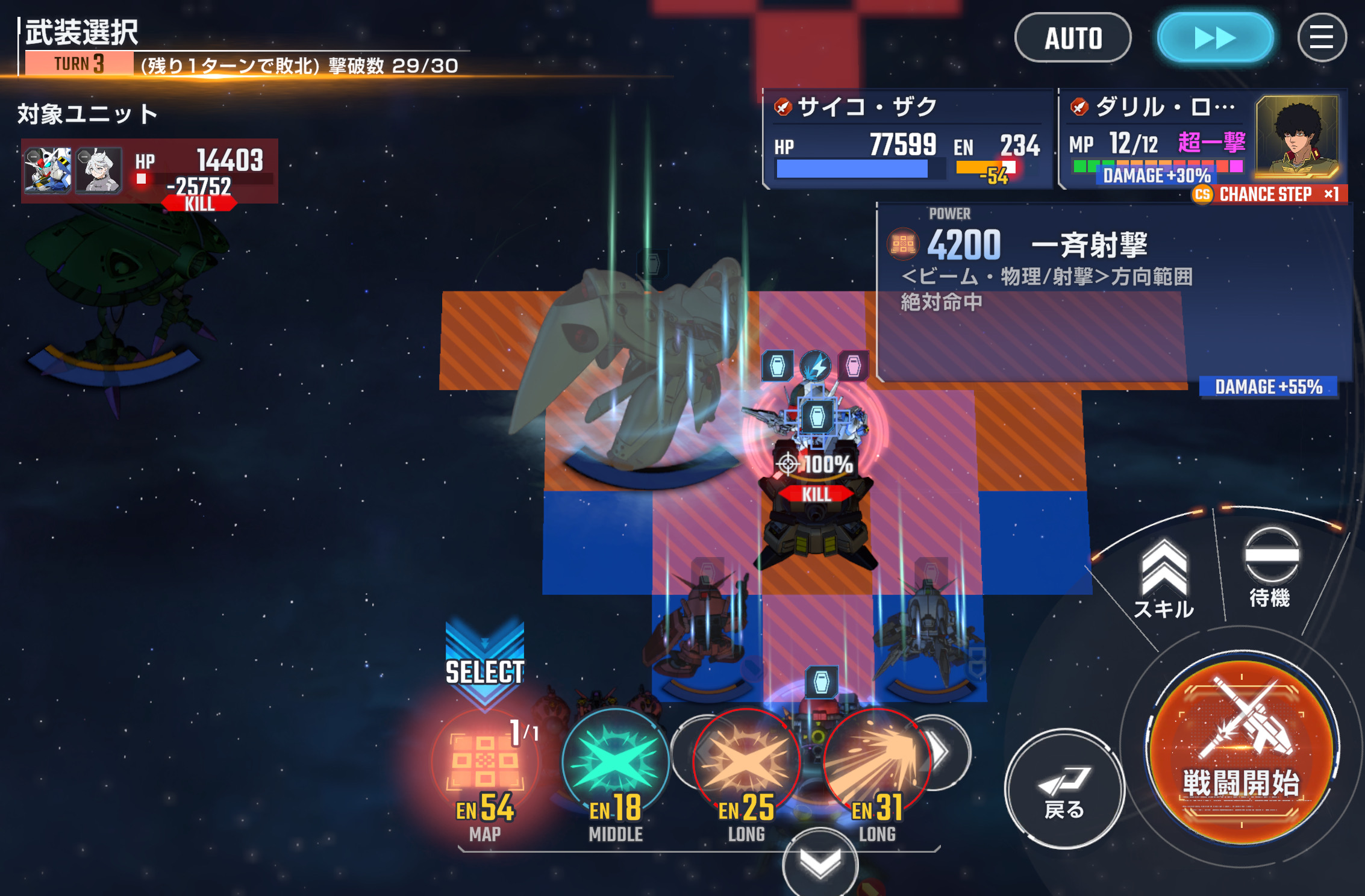This screenshot has height=896, width=1365.
Task: View pilot ダリル・ロ… portrait
Action: 1298,137
